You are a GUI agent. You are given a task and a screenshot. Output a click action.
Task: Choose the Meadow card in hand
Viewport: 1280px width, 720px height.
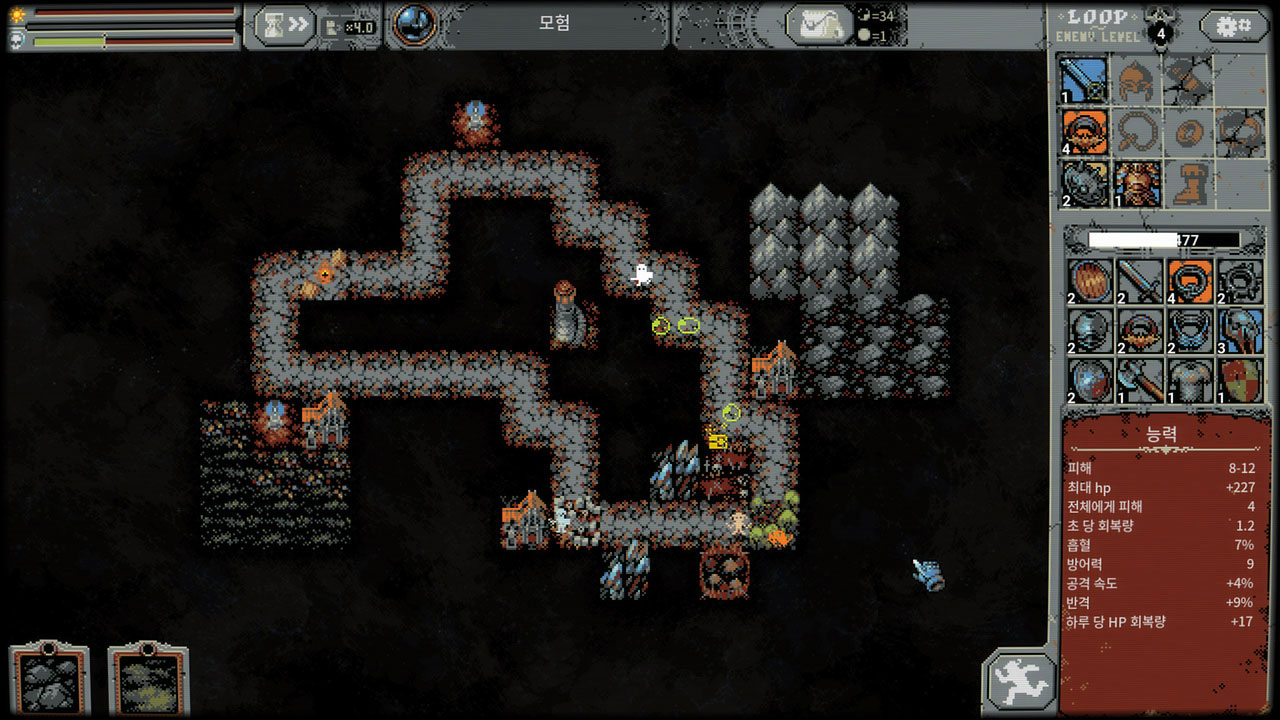(148, 681)
